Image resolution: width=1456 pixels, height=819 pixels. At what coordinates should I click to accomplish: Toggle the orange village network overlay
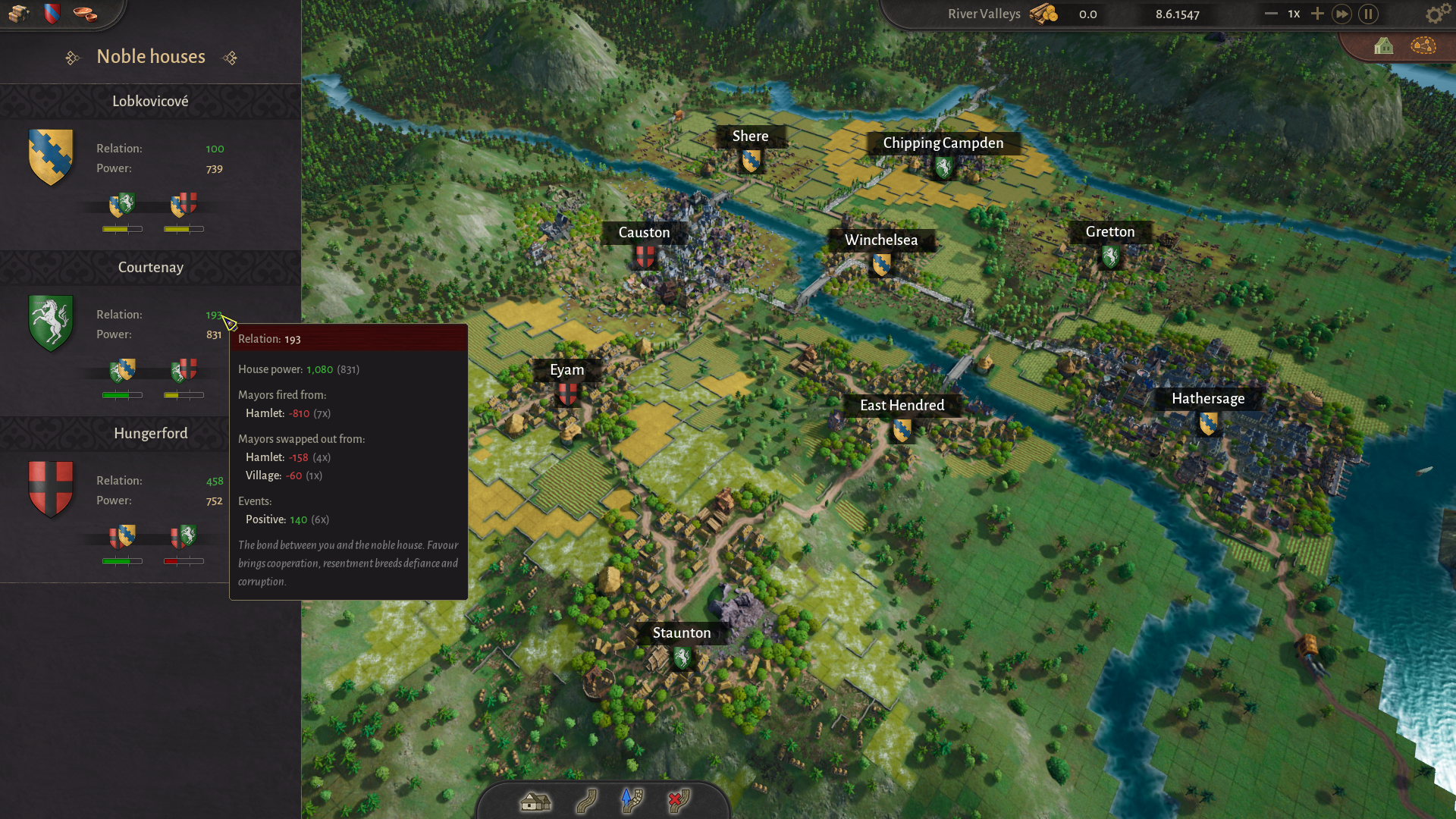pos(1423,46)
